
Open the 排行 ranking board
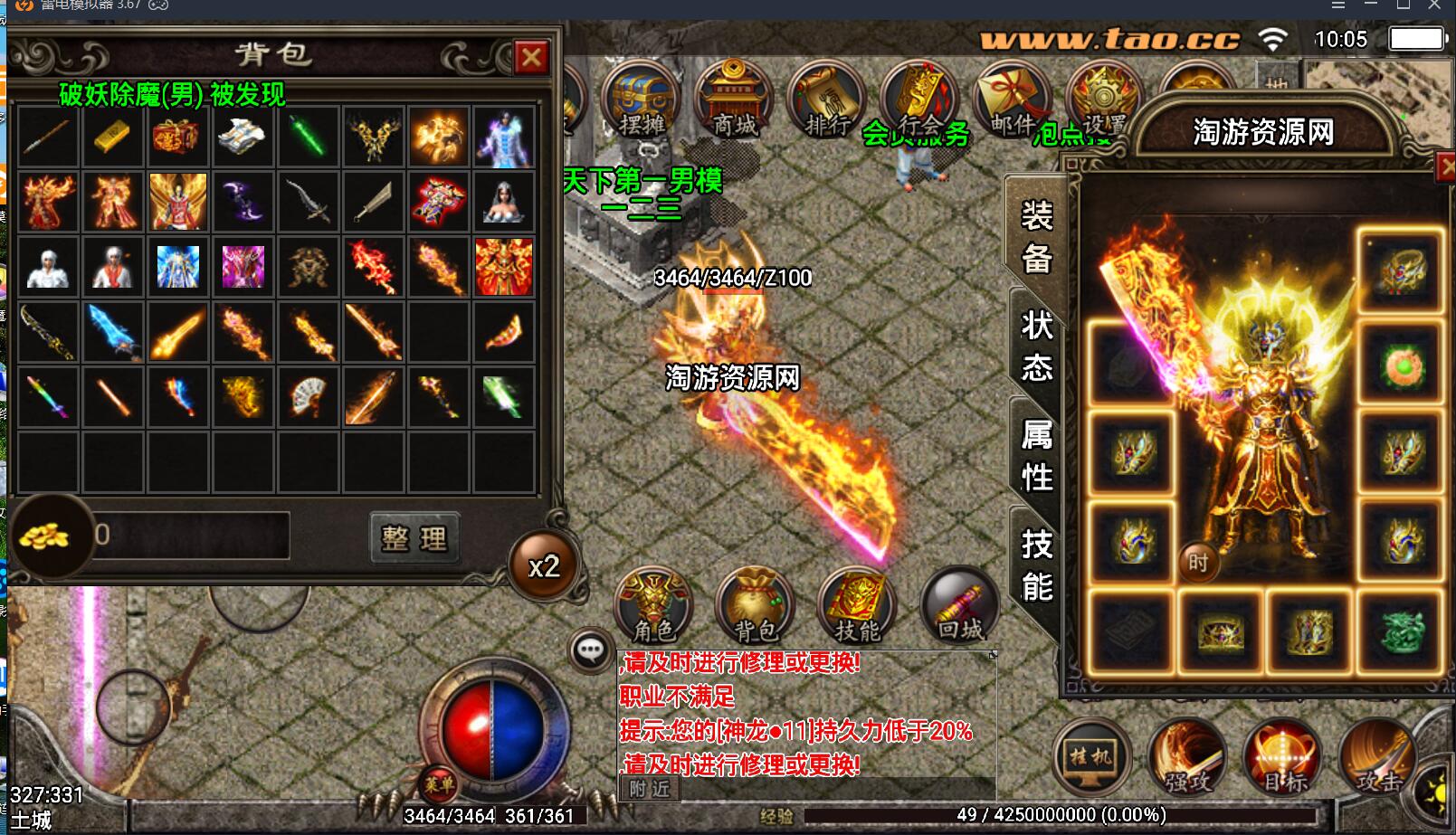[x=826, y=100]
